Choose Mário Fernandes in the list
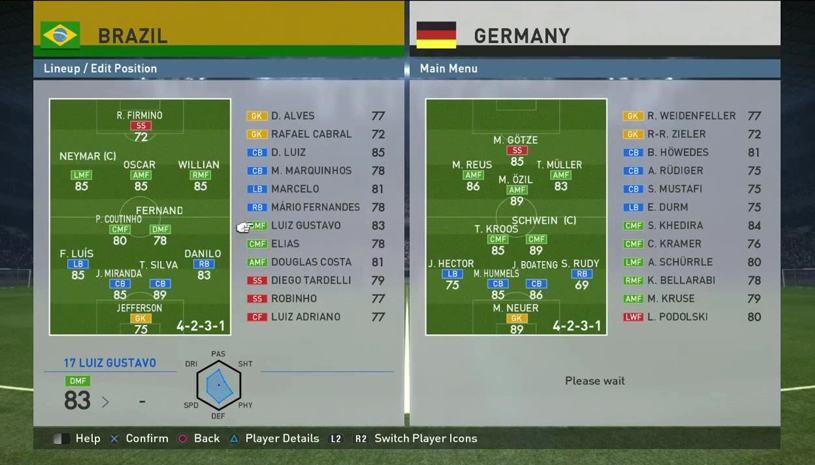The height and width of the screenshot is (465, 815). click(315, 207)
